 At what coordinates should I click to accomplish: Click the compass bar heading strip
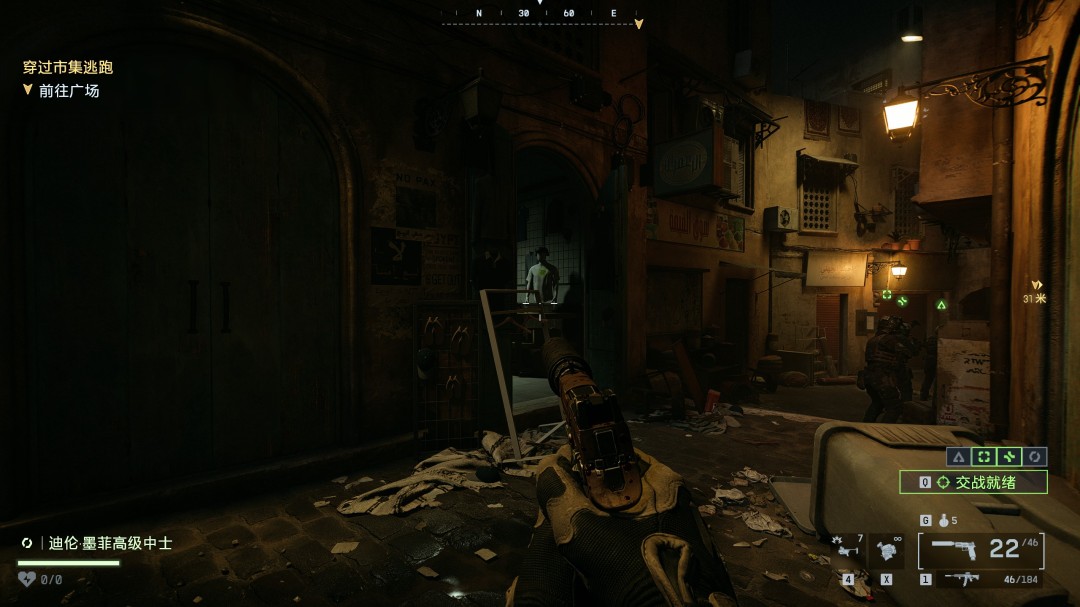541,15
